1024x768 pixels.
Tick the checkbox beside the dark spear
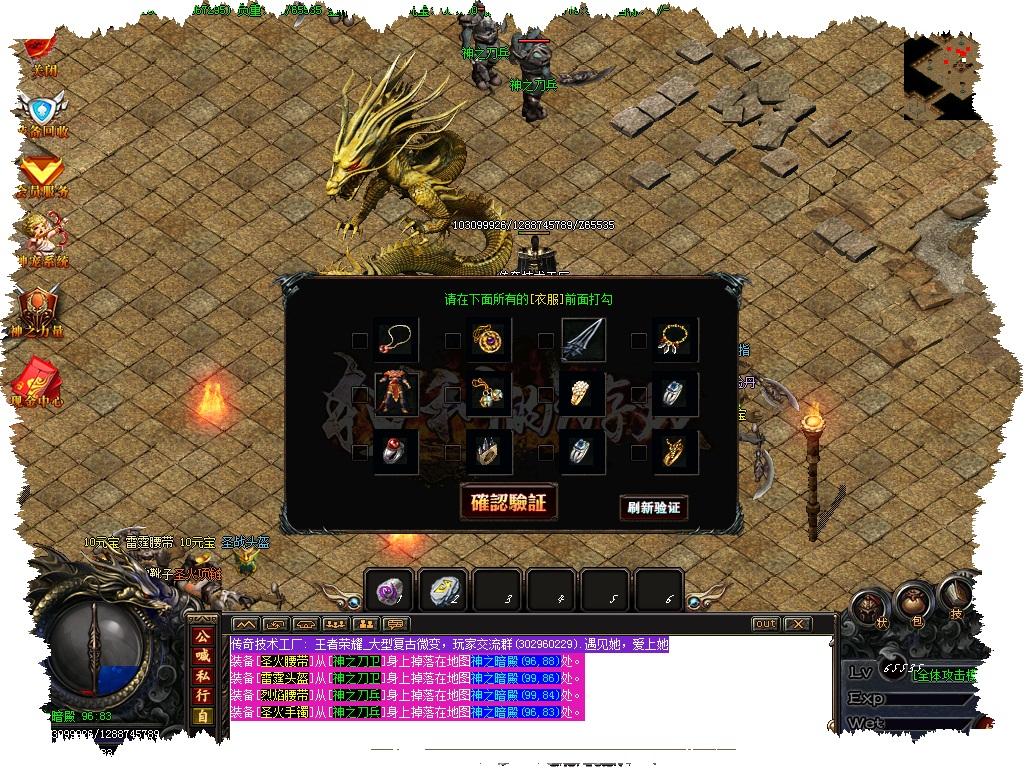click(x=545, y=341)
